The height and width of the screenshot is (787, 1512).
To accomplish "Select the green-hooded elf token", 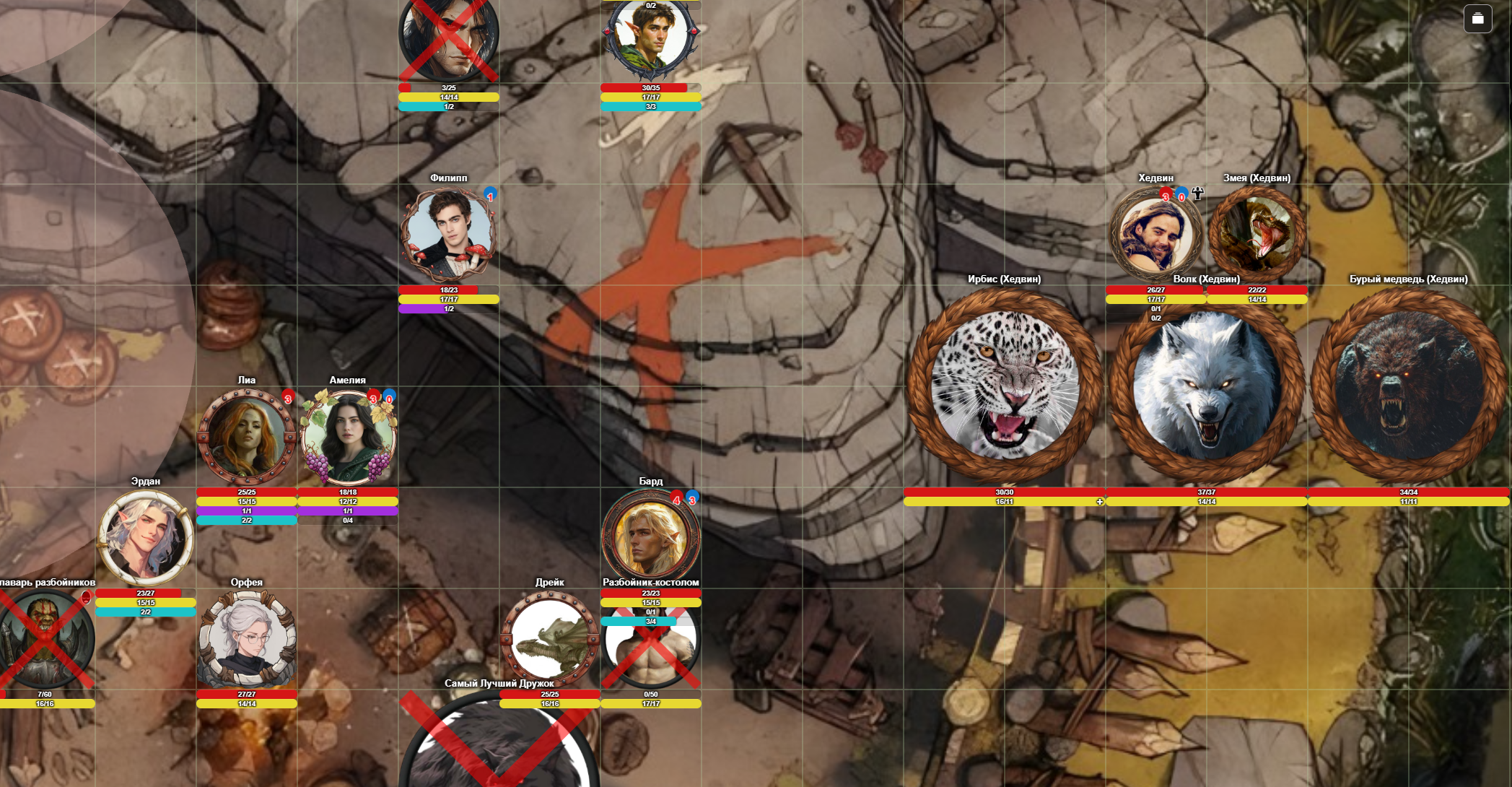I will [x=650, y=40].
